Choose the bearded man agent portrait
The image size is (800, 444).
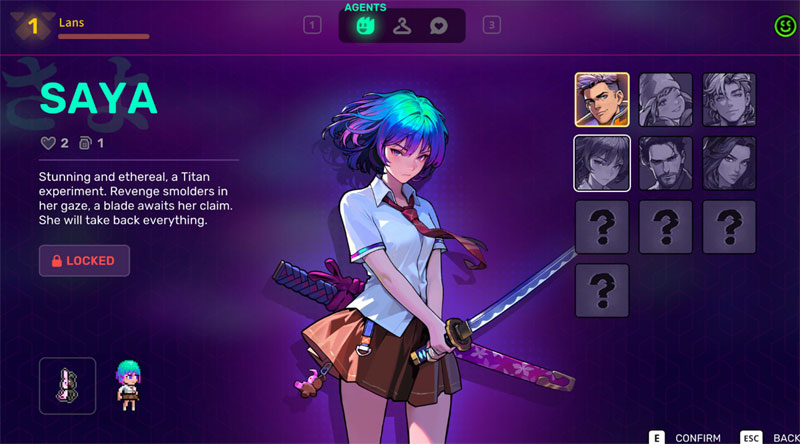665,163
